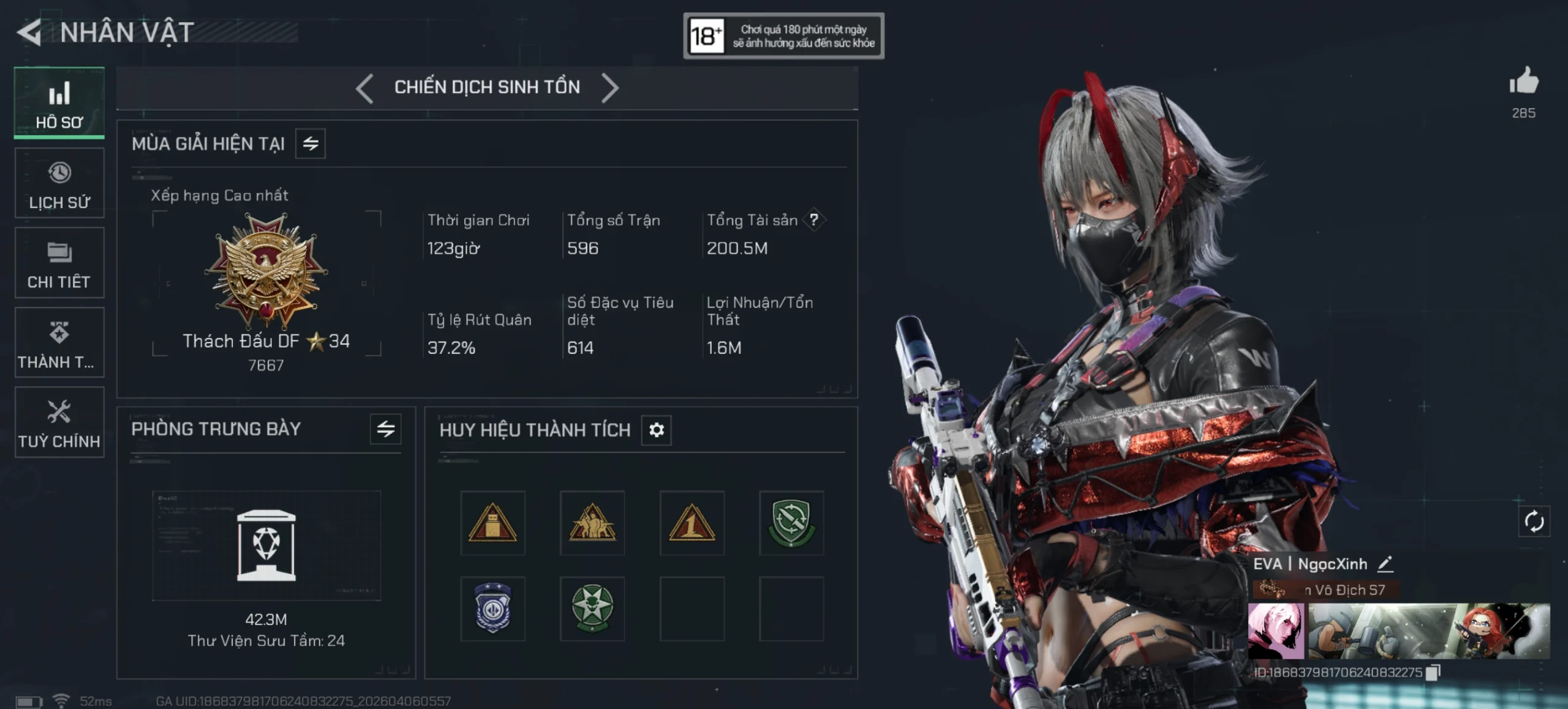This screenshot has width=1568, height=709.
Task: Show previous game mode with left arrow
Action: tap(364, 88)
